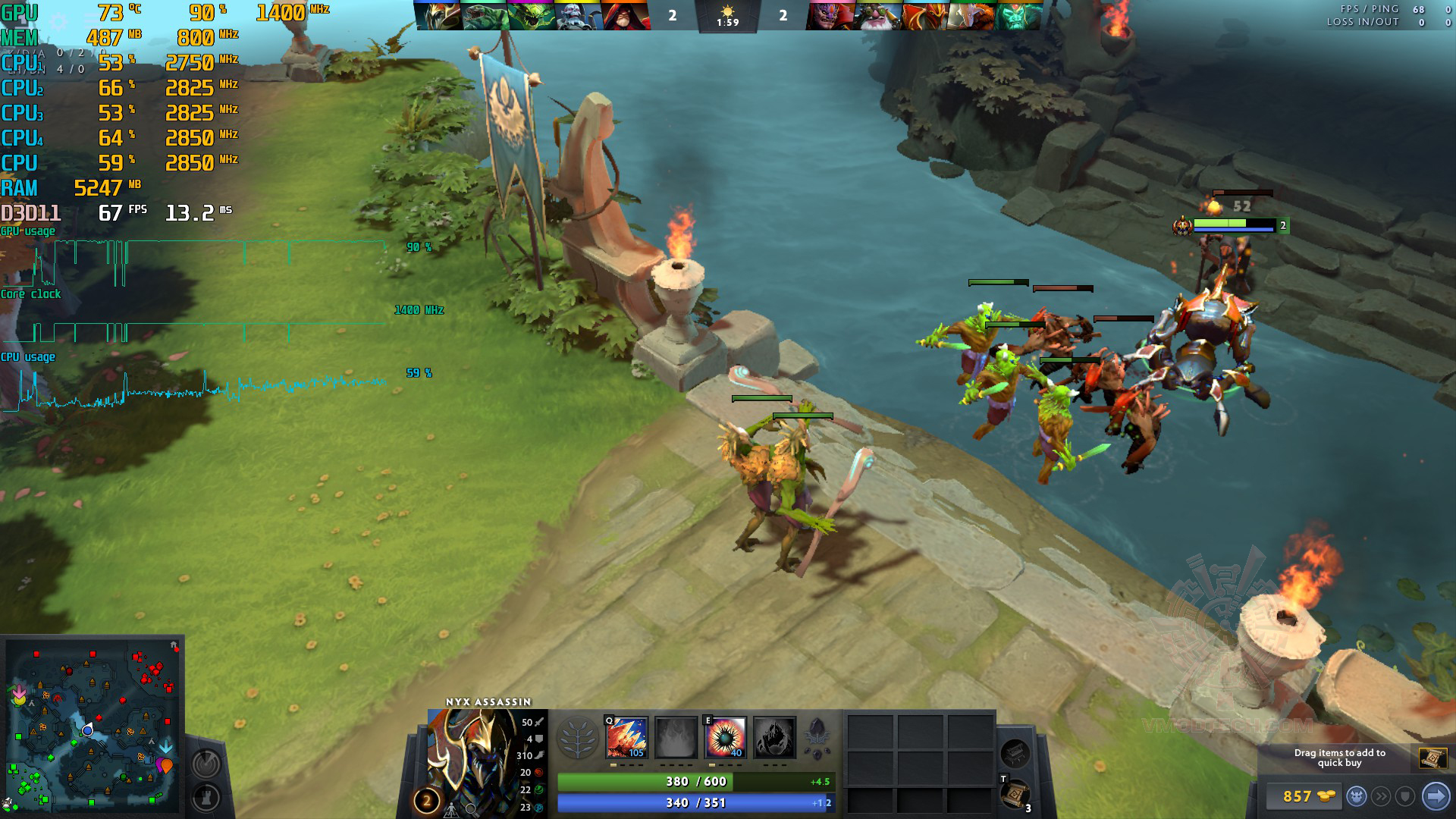This screenshot has width=1456, height=819.
Task: Activate the Spiked Carapace ability
Action: point(726,737)
